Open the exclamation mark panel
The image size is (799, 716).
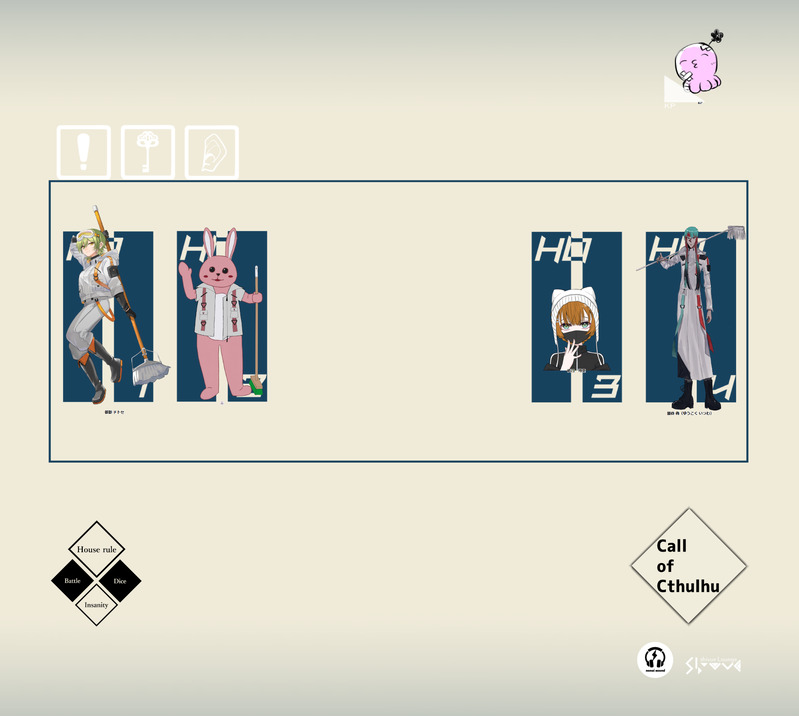click(x=83, y=152)
